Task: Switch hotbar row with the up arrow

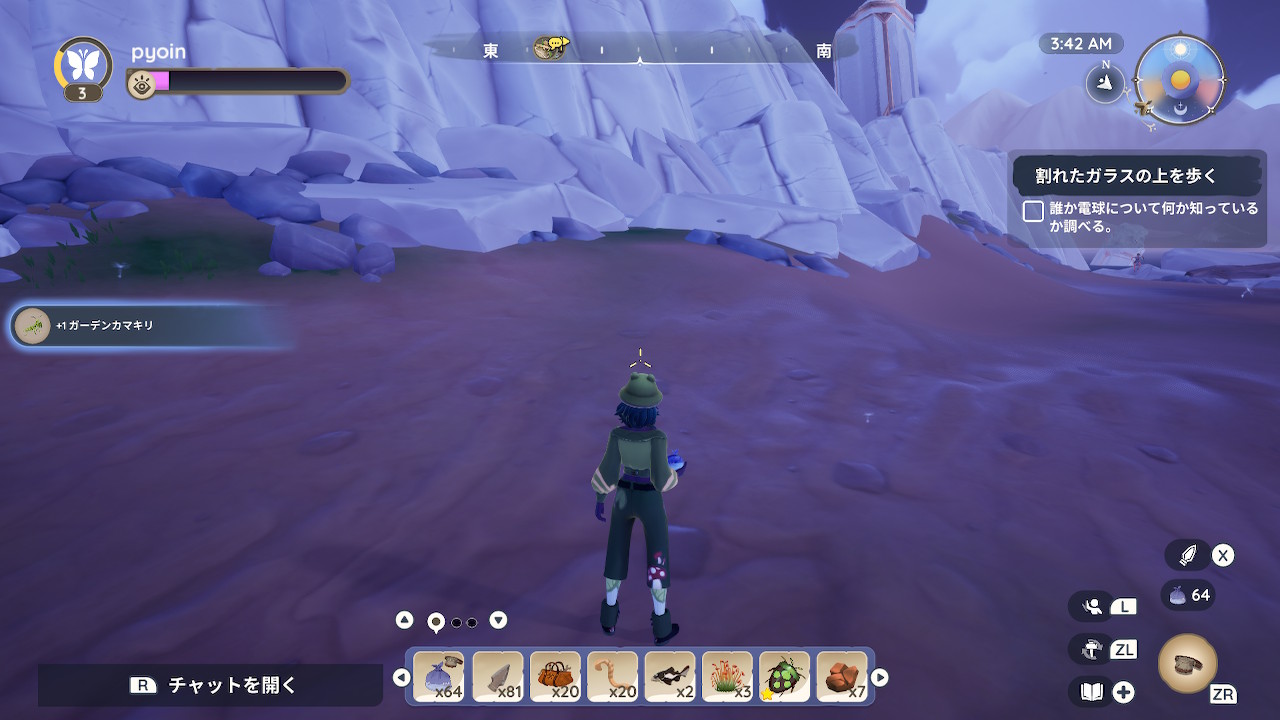Action: pos(404,620)
